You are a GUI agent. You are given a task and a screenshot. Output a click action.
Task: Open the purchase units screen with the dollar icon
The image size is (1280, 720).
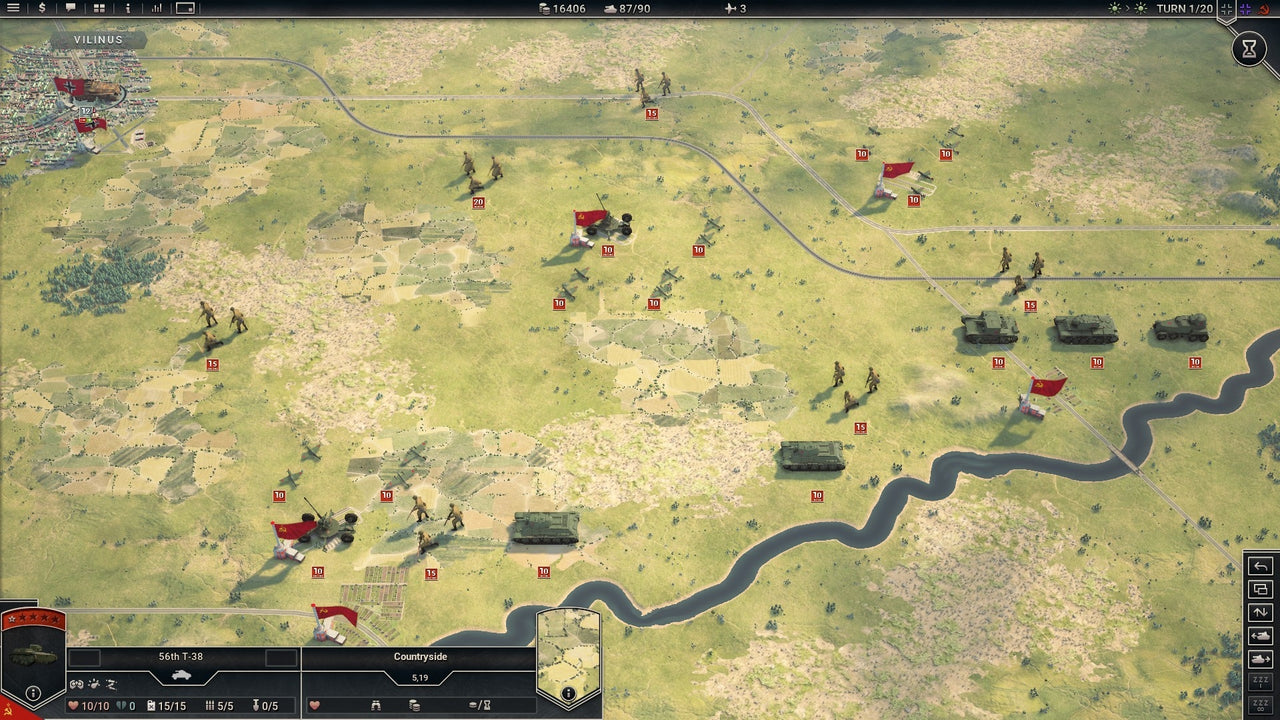click(42, 8)
